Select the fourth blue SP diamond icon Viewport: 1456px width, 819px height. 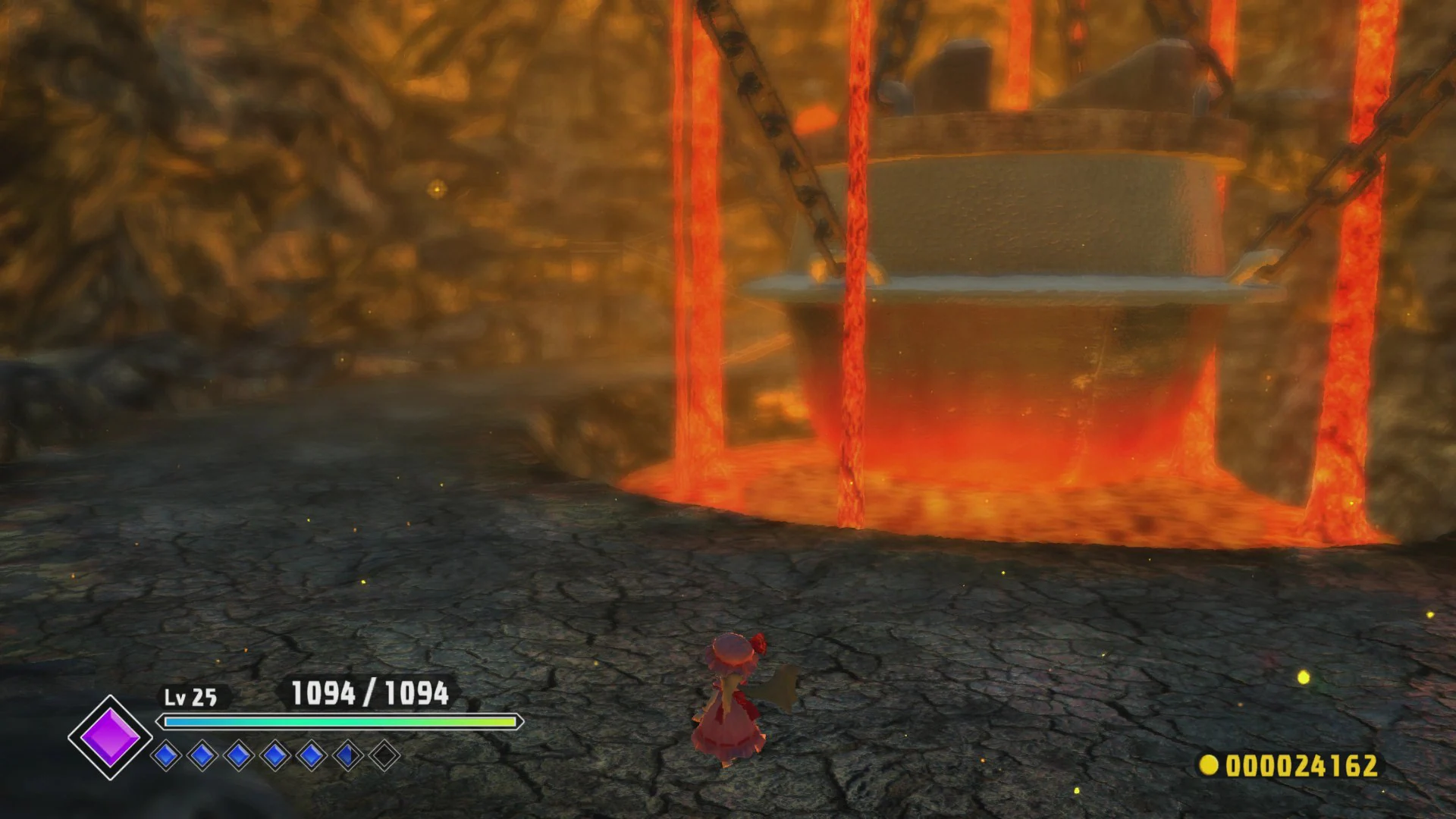(x=277, y=756)
